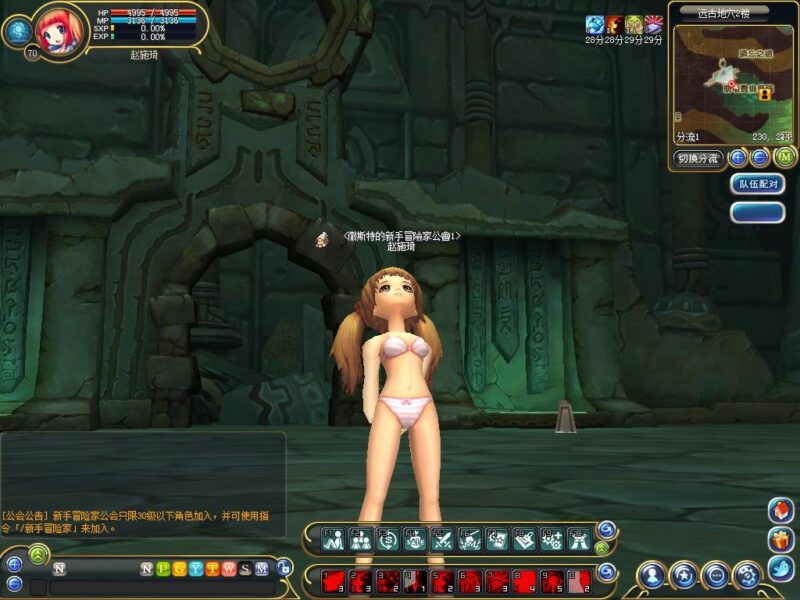Click the blue ice orb buff icon
The image size is (800, 600).
pyautogui.click(x=595, y=24)
